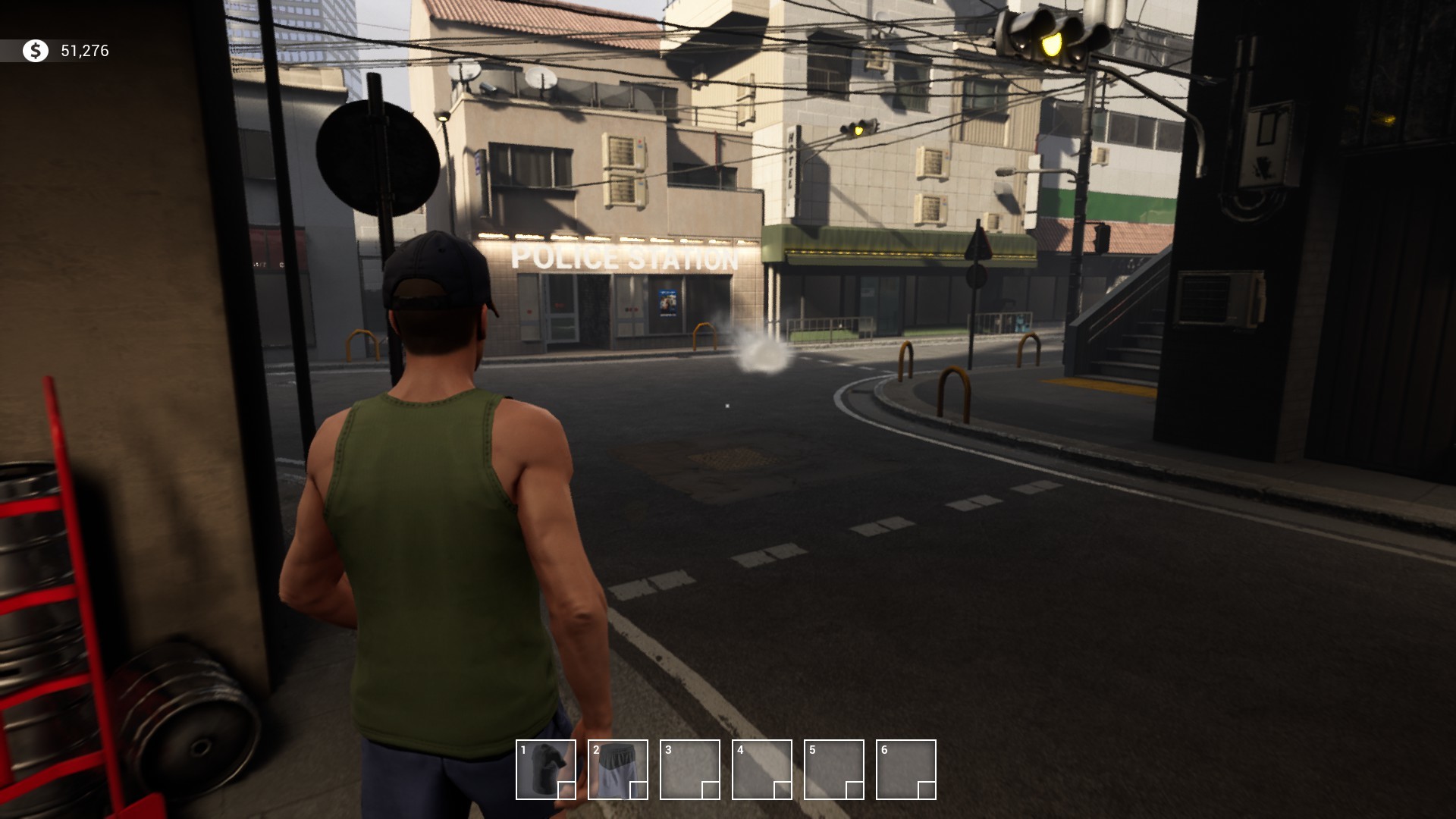
Task: Select the dark t-shirt in hotbar slot 1
Action: [x=545, y=769]
